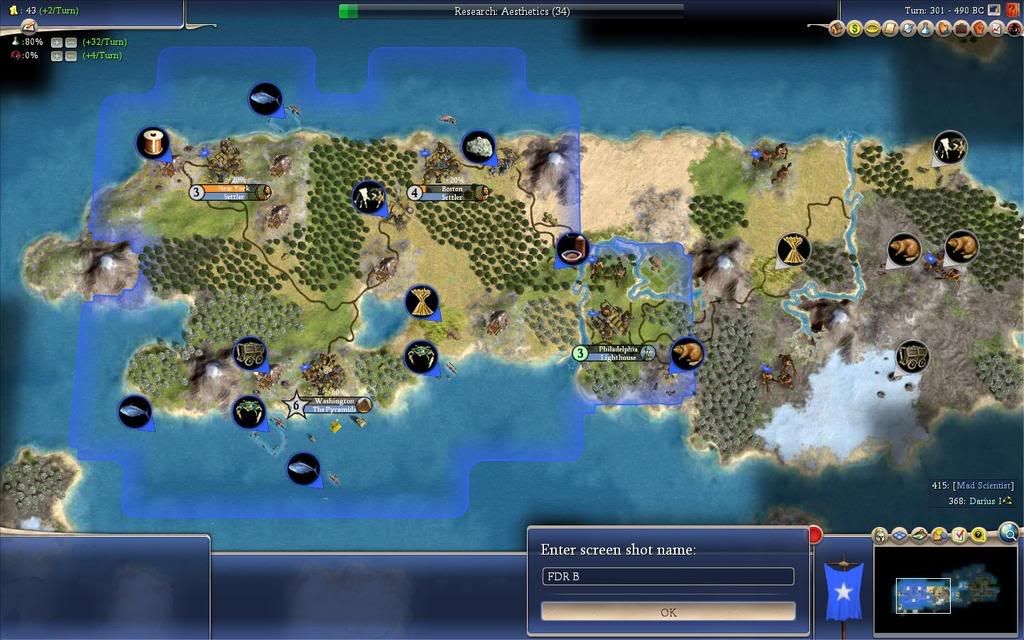Decrease the espionage rate with minus button
Image resolution: width=1024 pixels, height=640 pixels.
[x=71, y=56]
